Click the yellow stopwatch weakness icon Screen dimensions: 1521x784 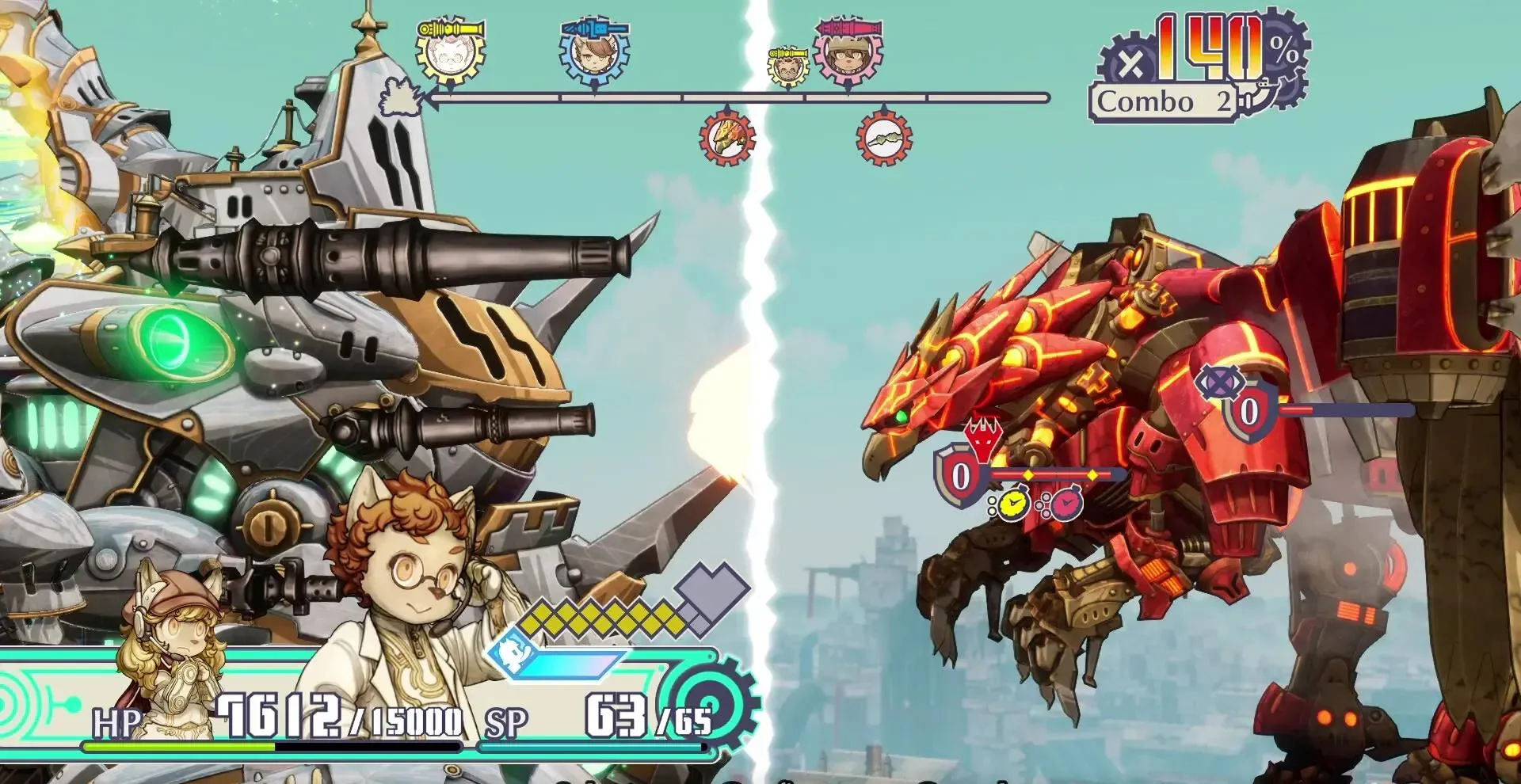[x=1011, y=504]
